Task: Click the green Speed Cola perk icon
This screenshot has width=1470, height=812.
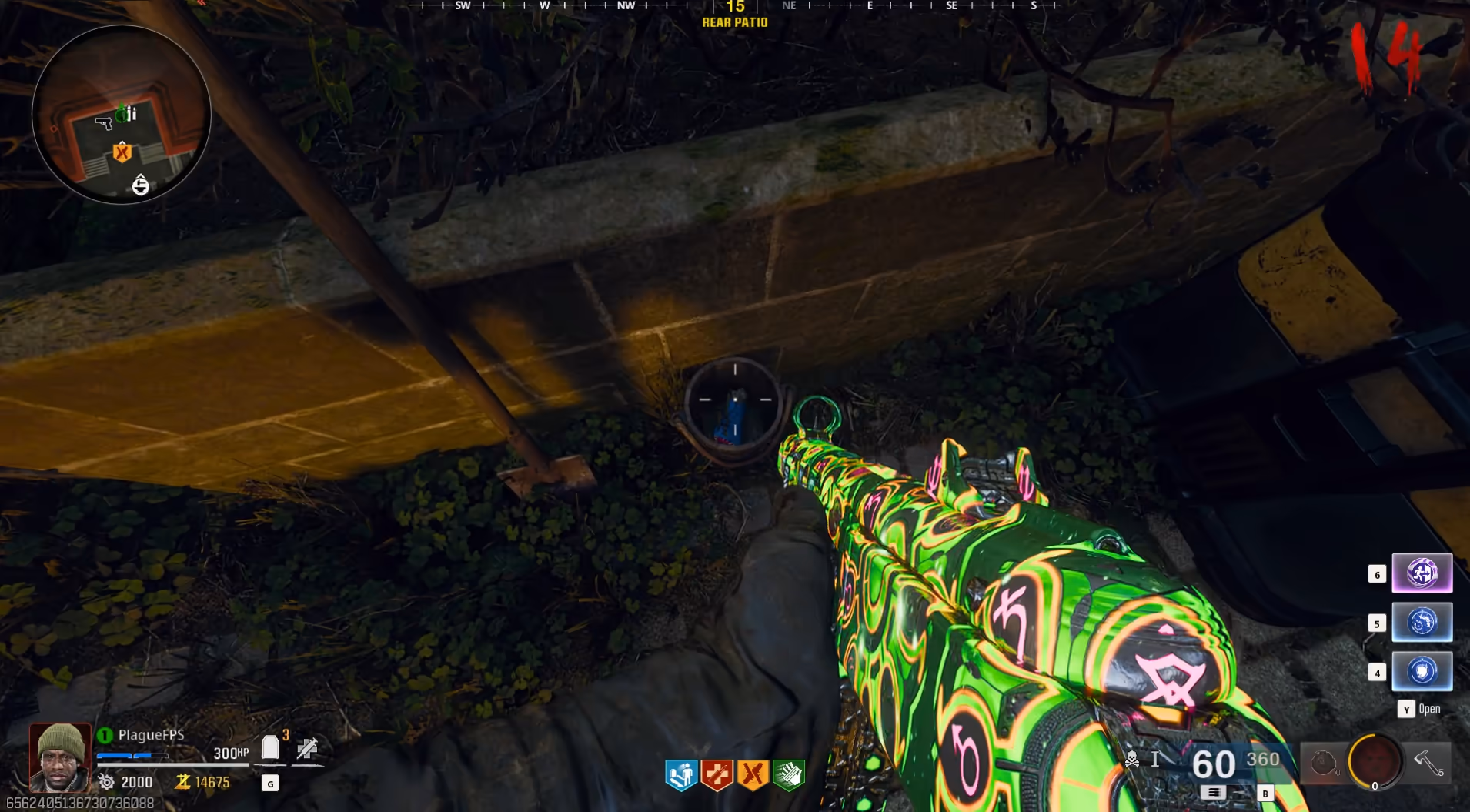Action: pos(788,774)
